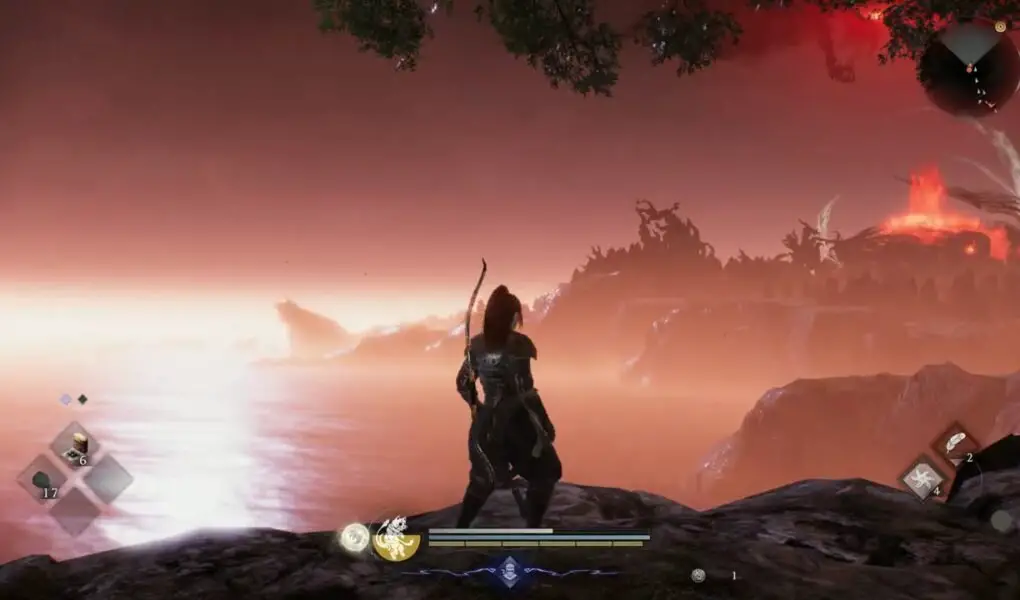The height and width of the screenshot is (600, 1020).
Task: Use the dark green item with 17
Action: point(44,480)
